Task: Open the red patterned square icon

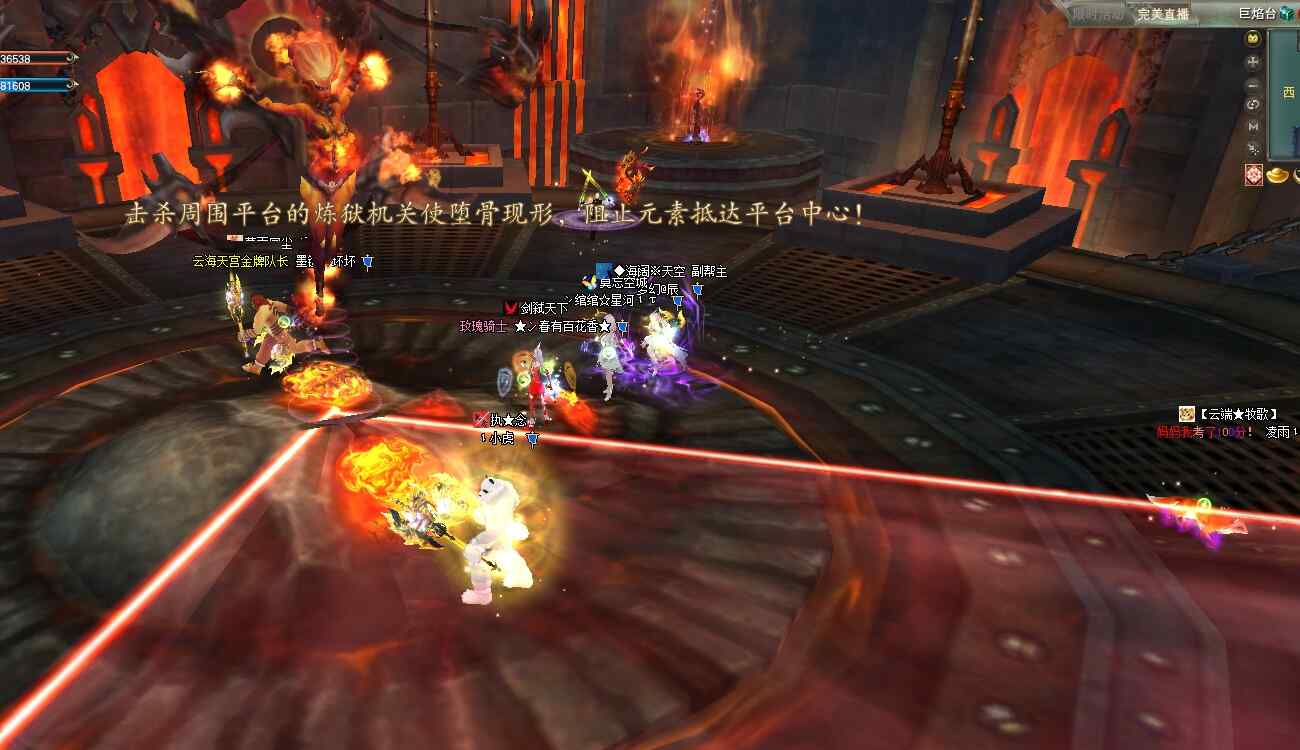Action: (1253, 175)
